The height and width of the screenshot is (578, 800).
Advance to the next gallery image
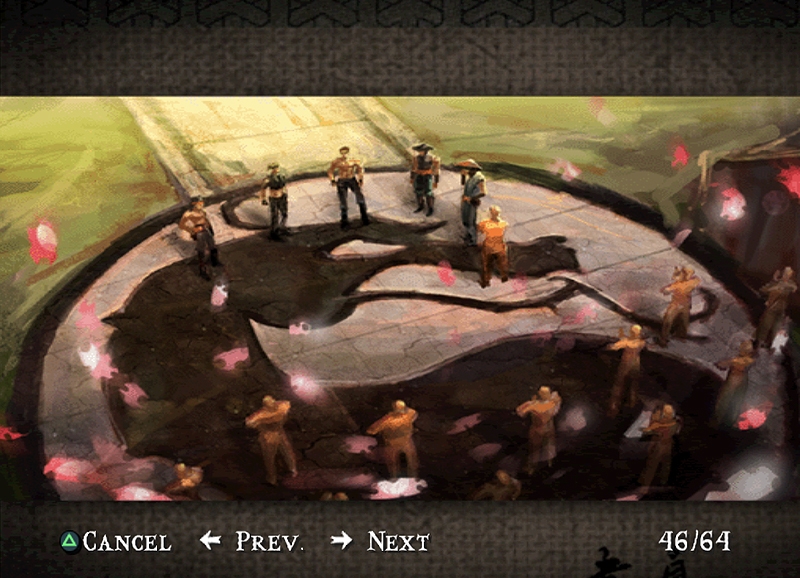click(x=381, y=542)
